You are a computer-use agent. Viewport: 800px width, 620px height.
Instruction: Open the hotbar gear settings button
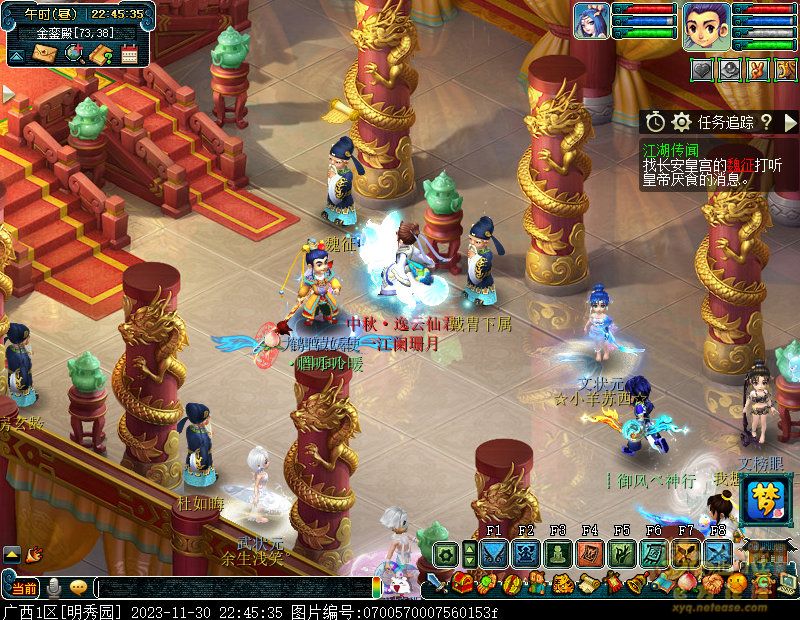tap(446, 553)
